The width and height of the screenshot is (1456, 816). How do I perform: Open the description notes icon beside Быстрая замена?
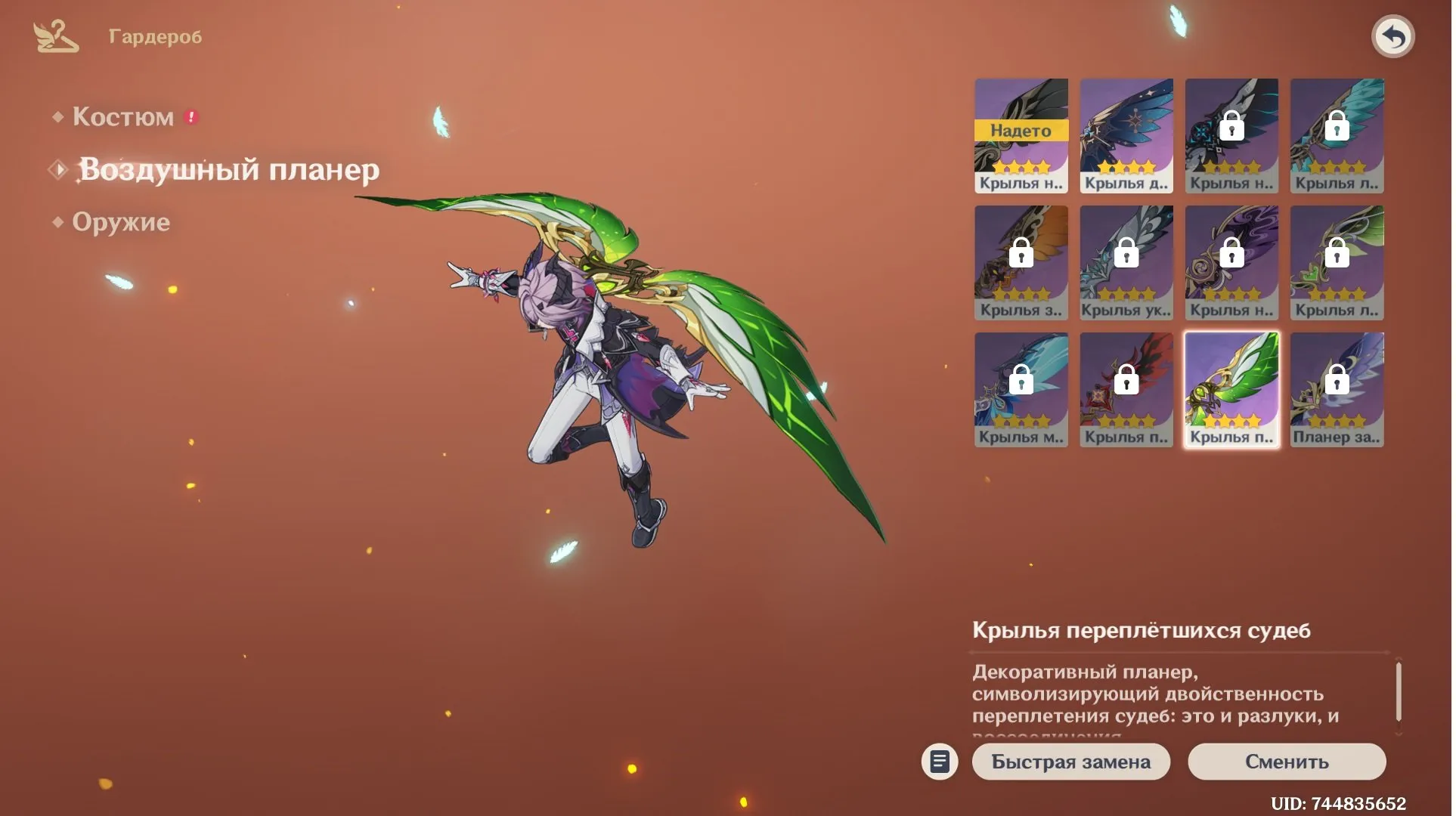pyautogui.click(x=940, y=762)
